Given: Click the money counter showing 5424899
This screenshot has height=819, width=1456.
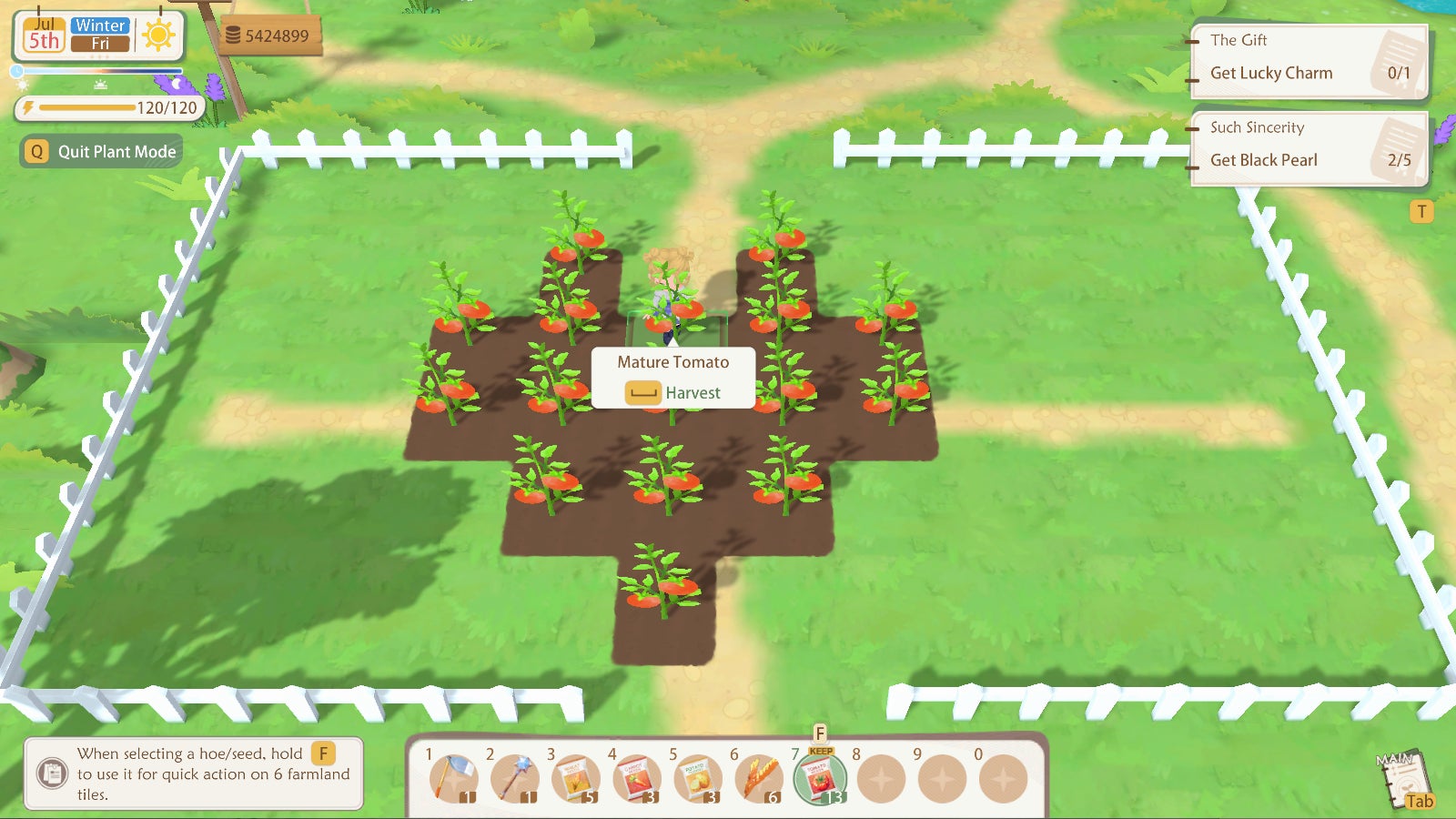Looking at the screenshot, I should click(270, 35).
